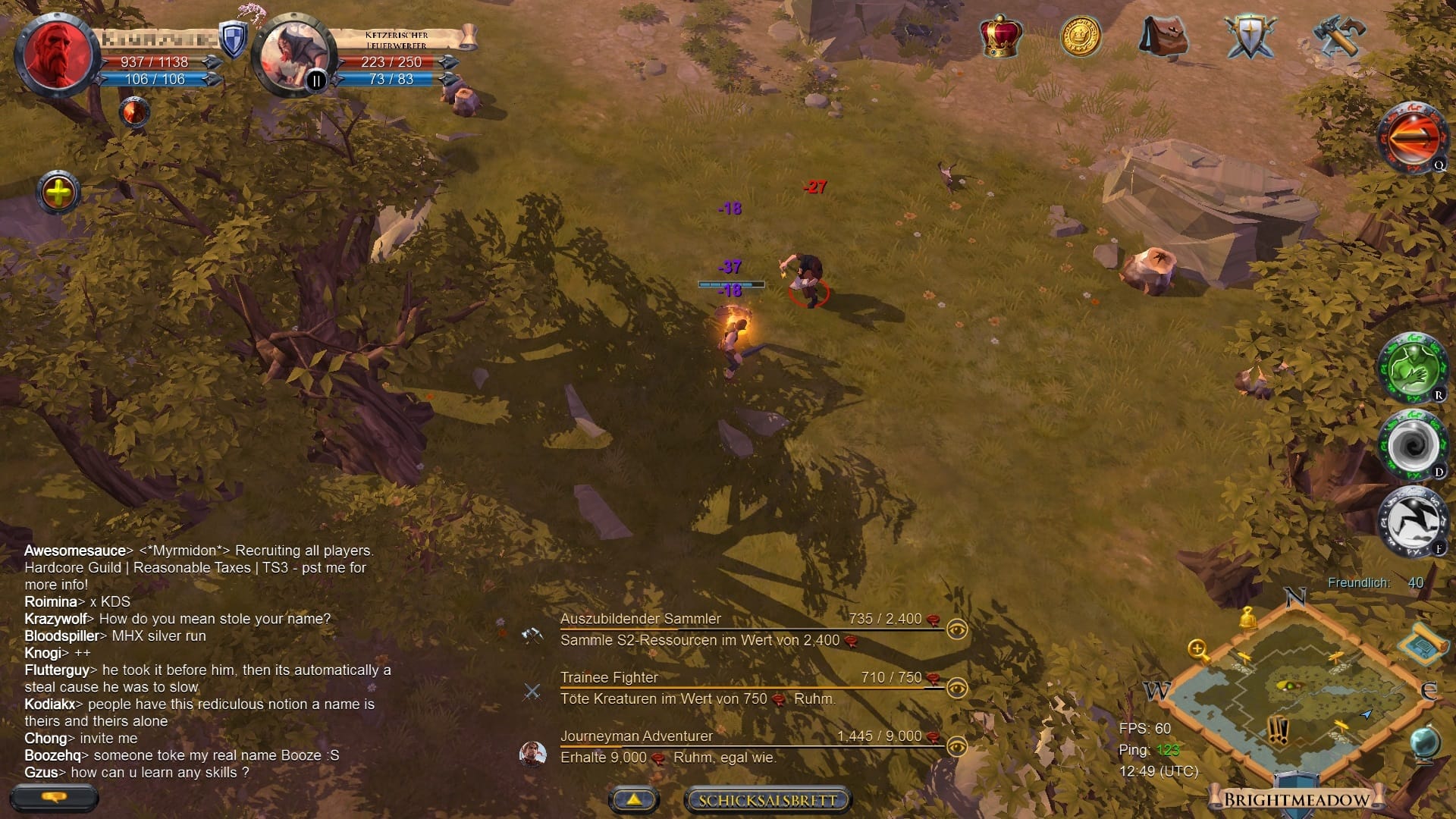Toggle eye icon for Auszubildender Sammler

pyautogui.click(x=957, y=629)
